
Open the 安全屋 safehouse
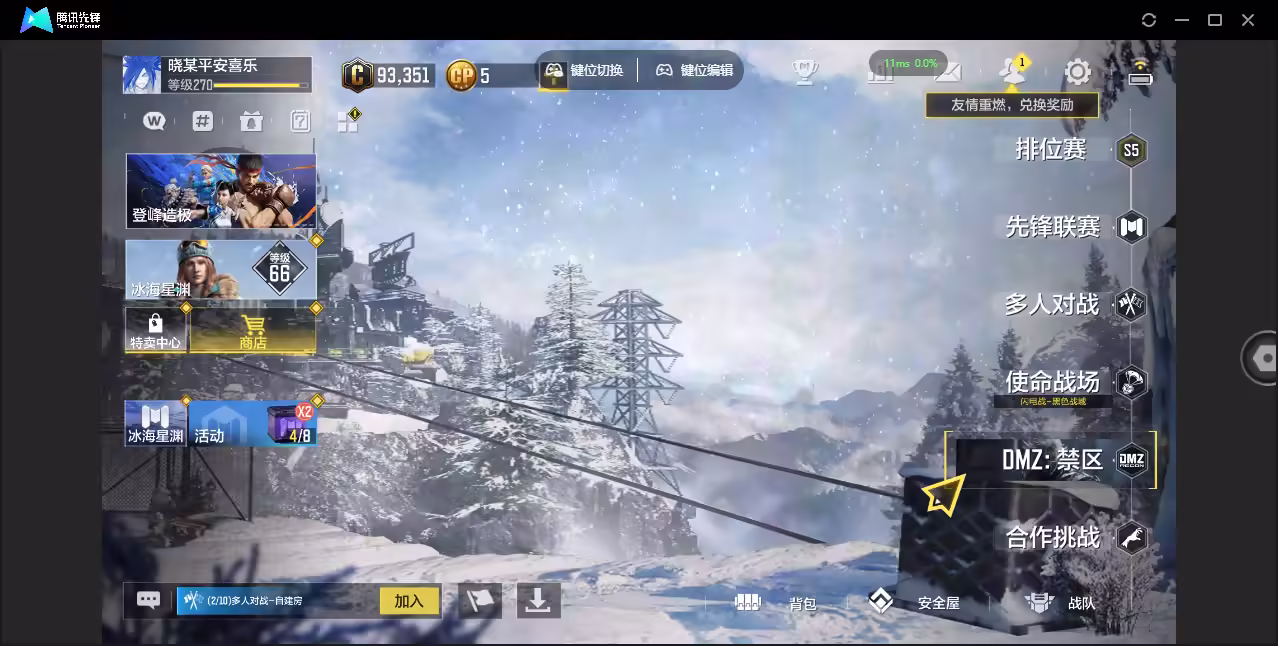(x=914, y=602)
